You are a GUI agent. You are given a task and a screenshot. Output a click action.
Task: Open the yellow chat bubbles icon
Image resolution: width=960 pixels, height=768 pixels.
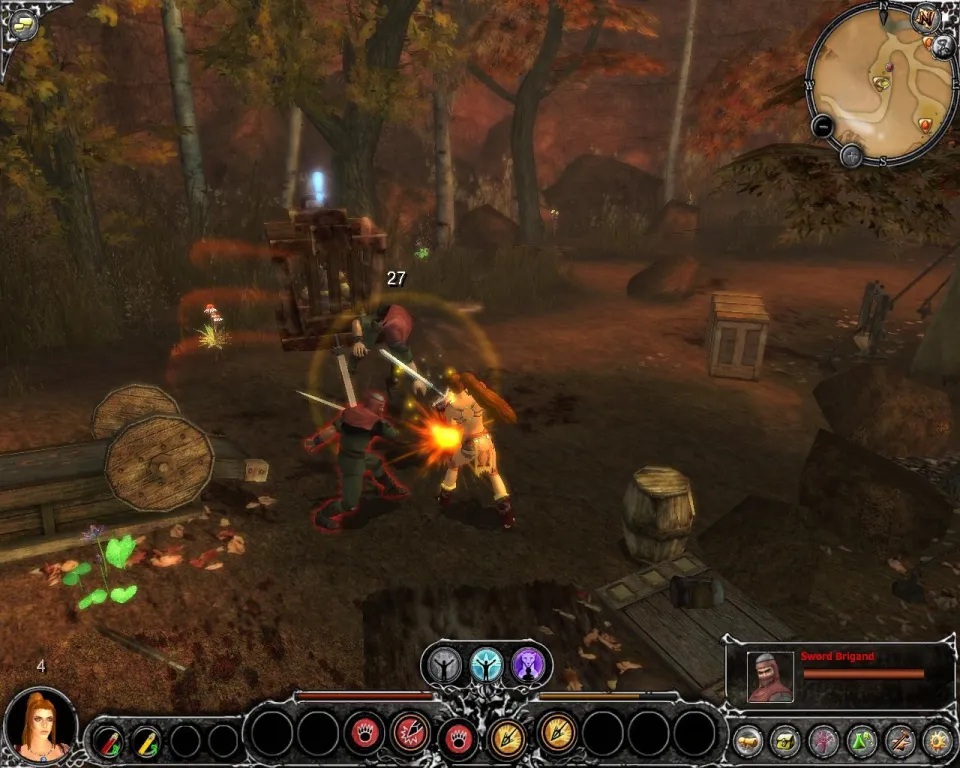24,24
